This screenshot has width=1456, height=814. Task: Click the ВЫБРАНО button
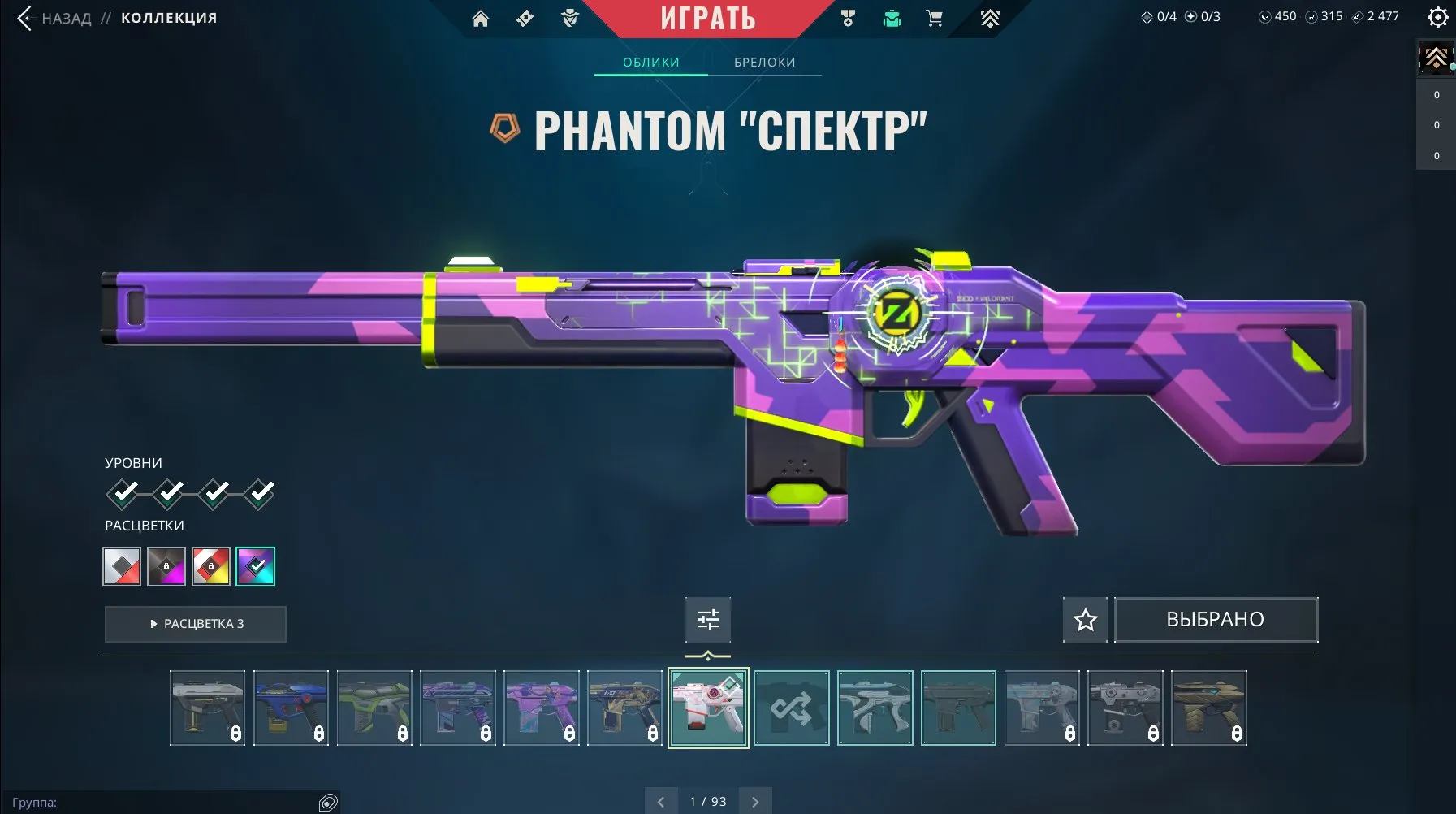point(1216,619)
